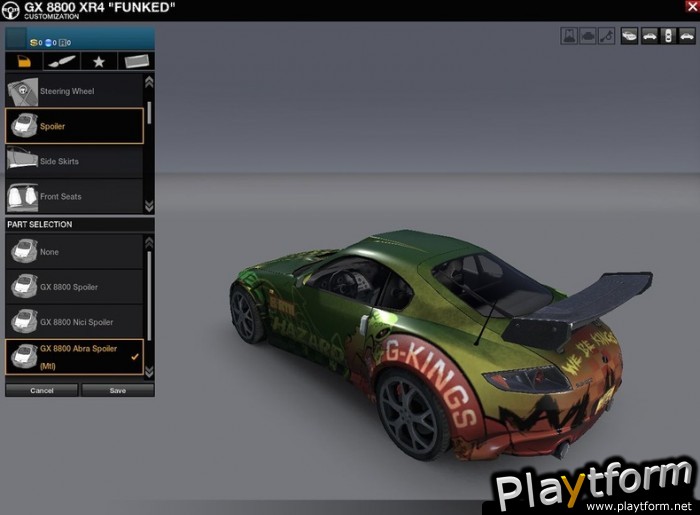This screenshot has width=700, height=515.
Task: Cancel the customization changes
Action: click(42, 390)
